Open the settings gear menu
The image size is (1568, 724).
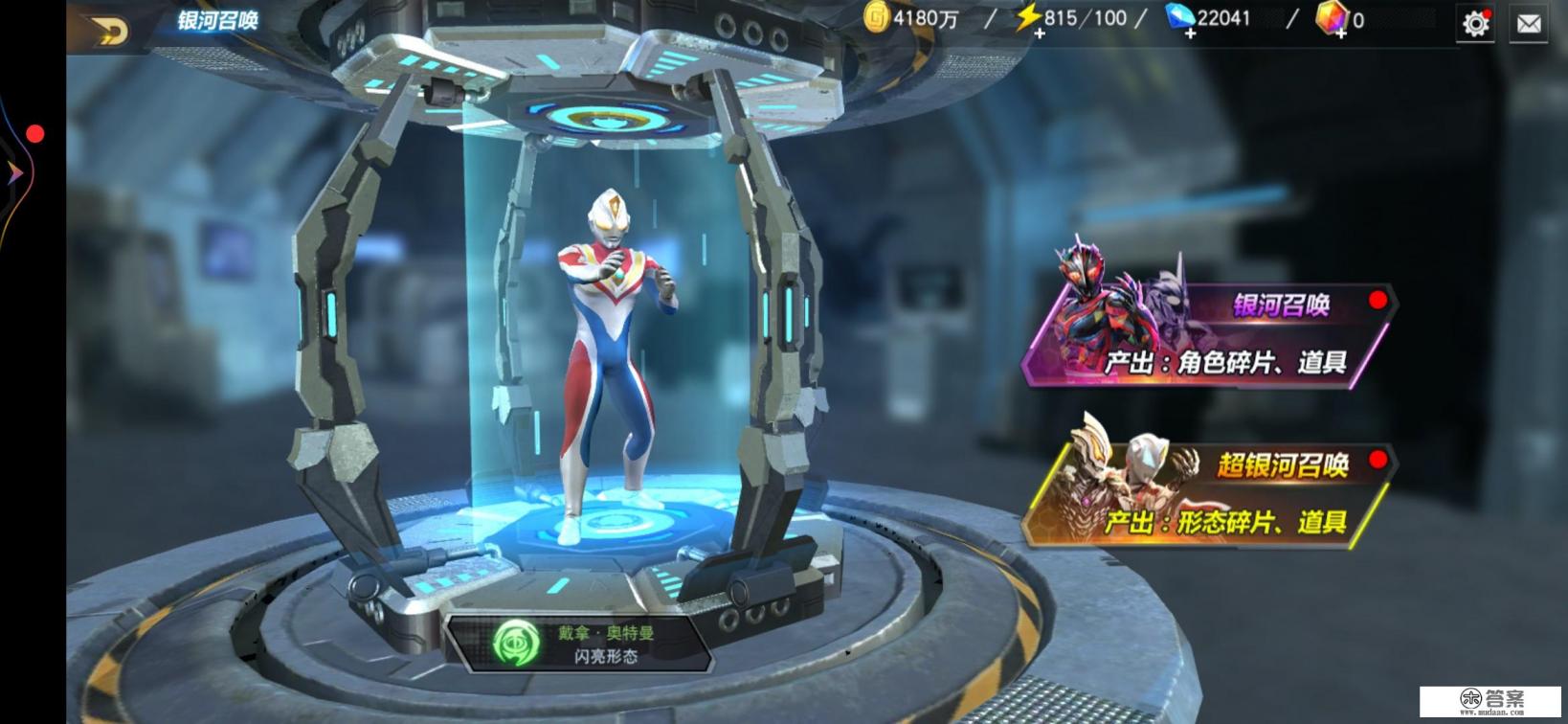coord(1475,24)
